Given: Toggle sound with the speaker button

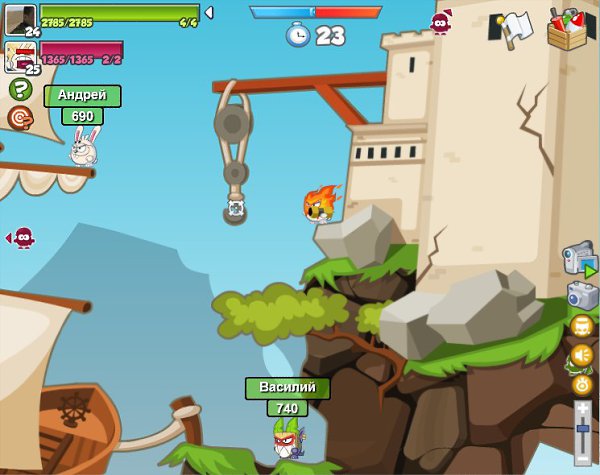Looking at the screenshot, I should [x=582, y=355].
